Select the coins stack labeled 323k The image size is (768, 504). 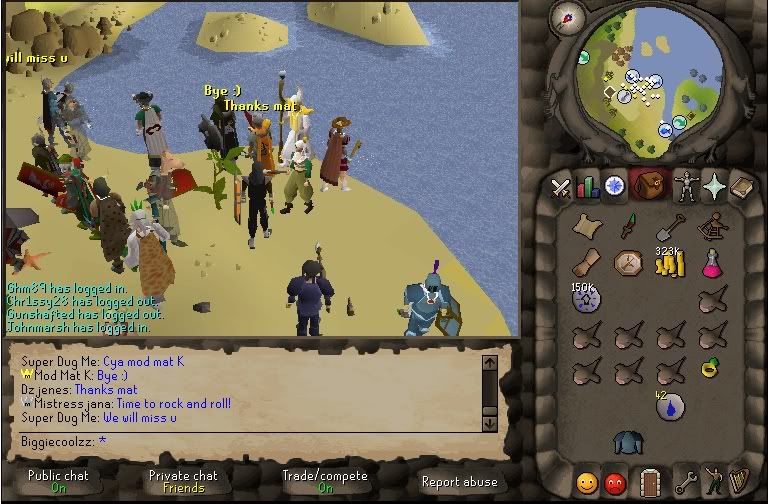pyautogui.click(x=668, y=264)
